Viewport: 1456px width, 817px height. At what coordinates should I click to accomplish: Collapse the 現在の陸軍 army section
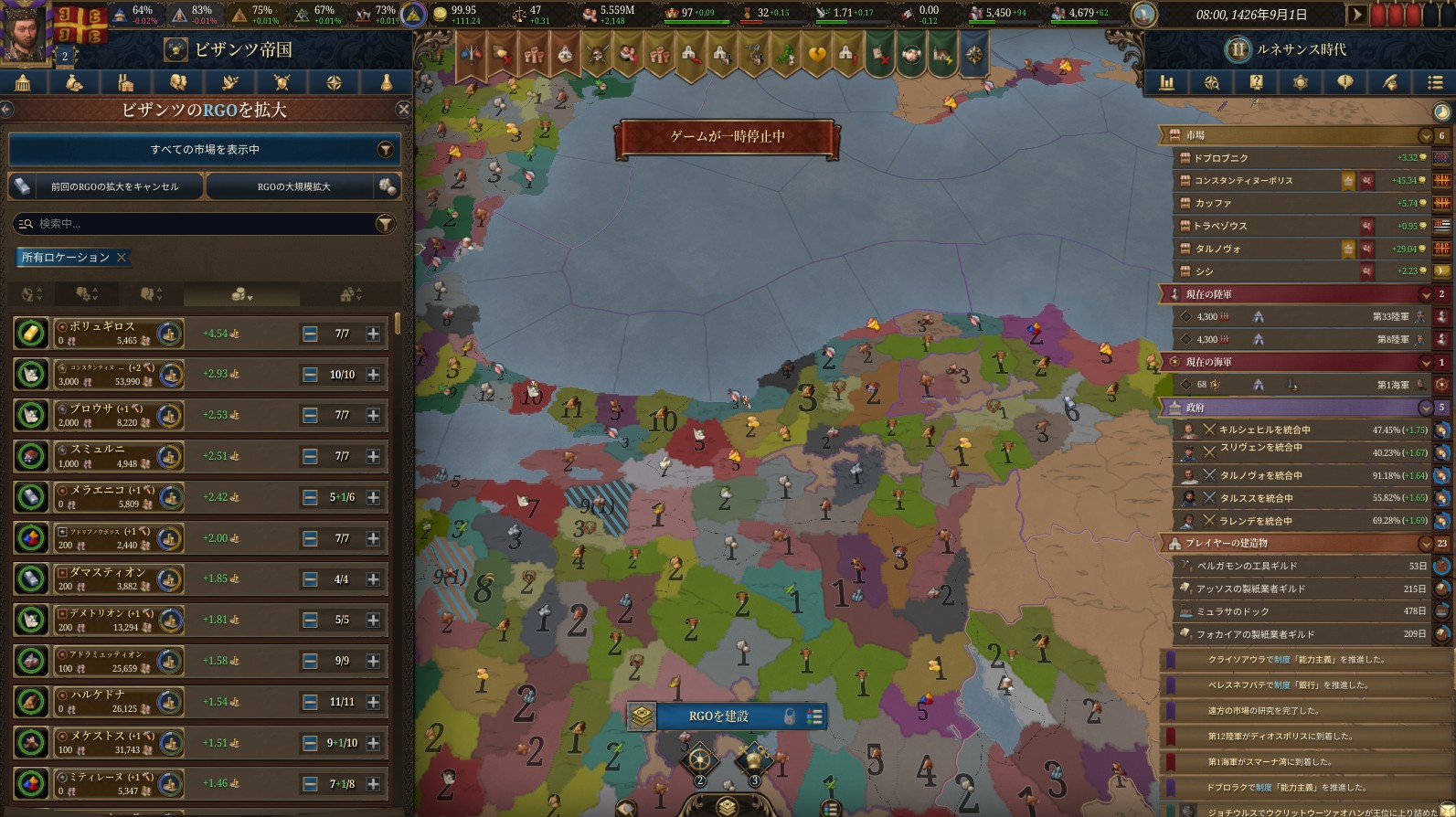pyautogui.click(x=1425, y=294)
